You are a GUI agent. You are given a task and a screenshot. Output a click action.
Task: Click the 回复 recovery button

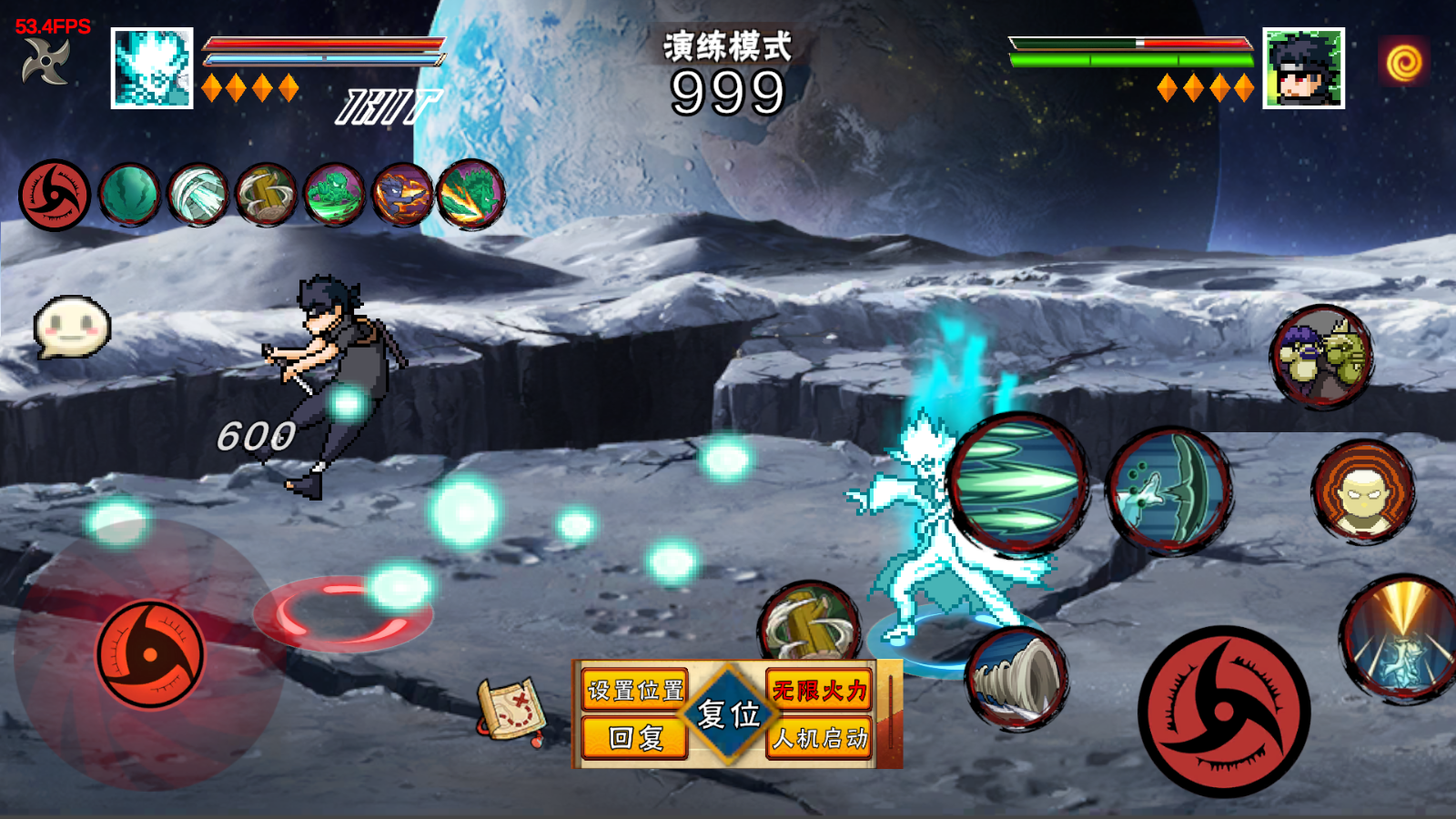(635, 738)
